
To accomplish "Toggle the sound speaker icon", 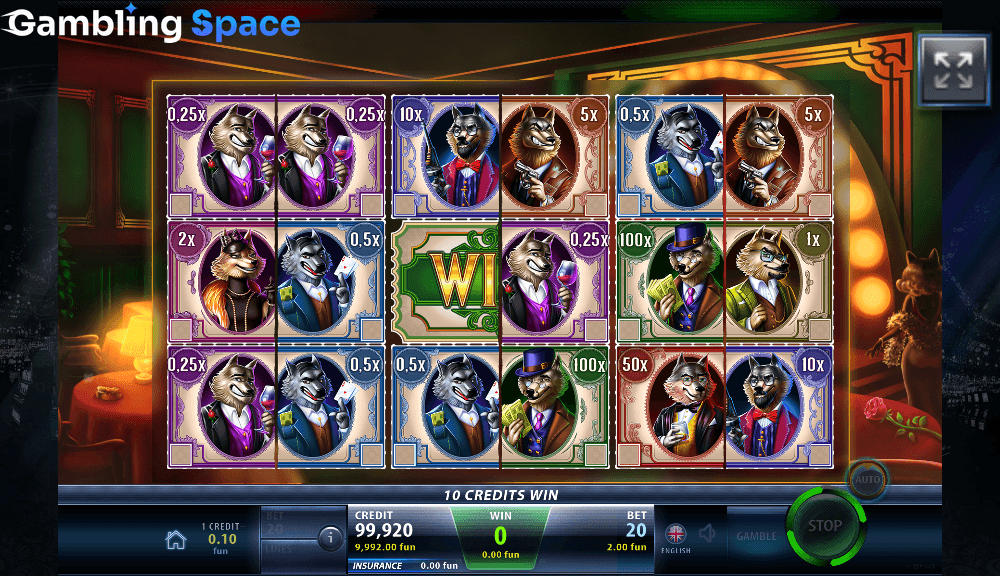I will 708,535.
